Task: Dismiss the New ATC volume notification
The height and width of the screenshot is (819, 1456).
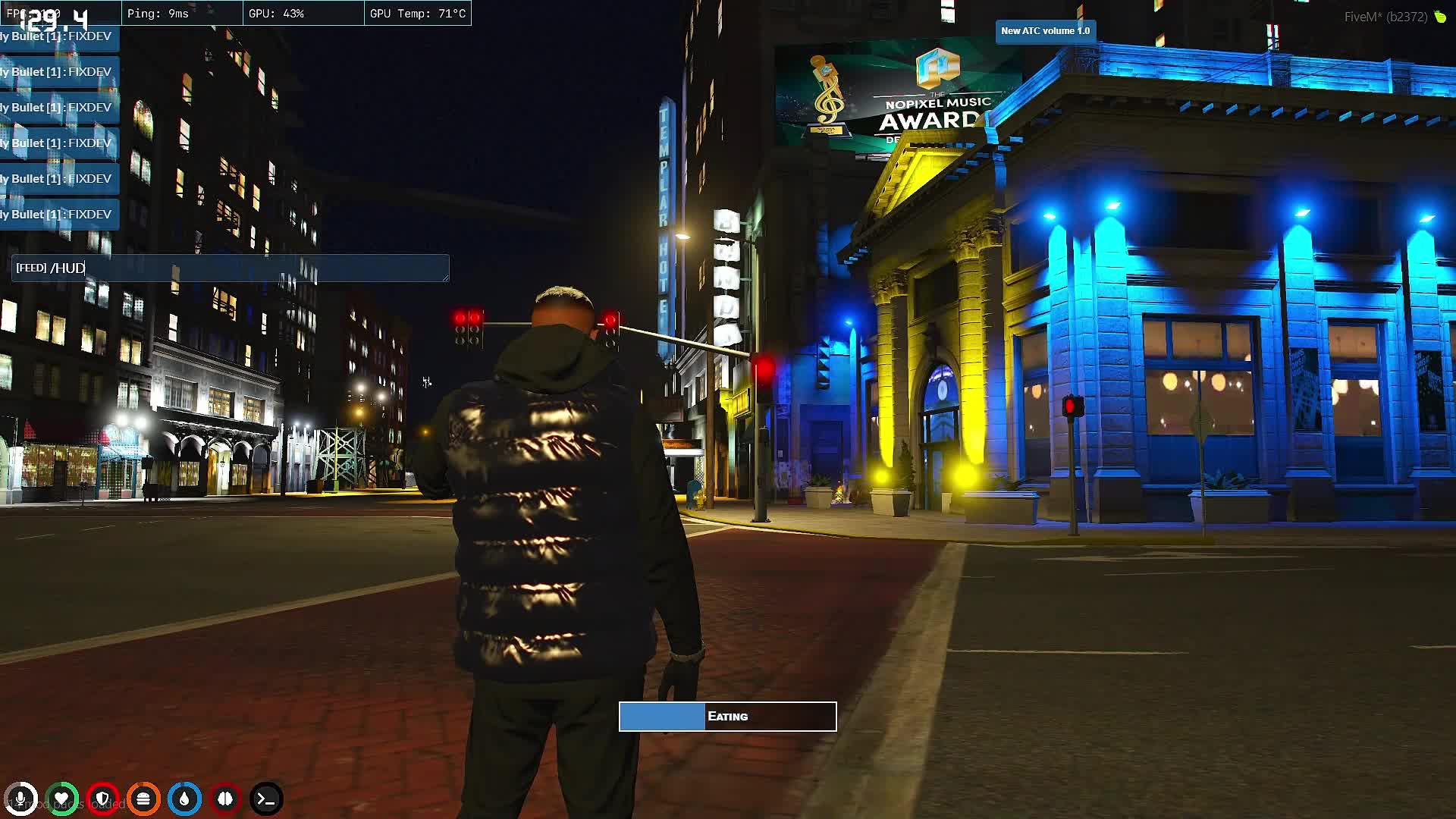Action: 1045,31
